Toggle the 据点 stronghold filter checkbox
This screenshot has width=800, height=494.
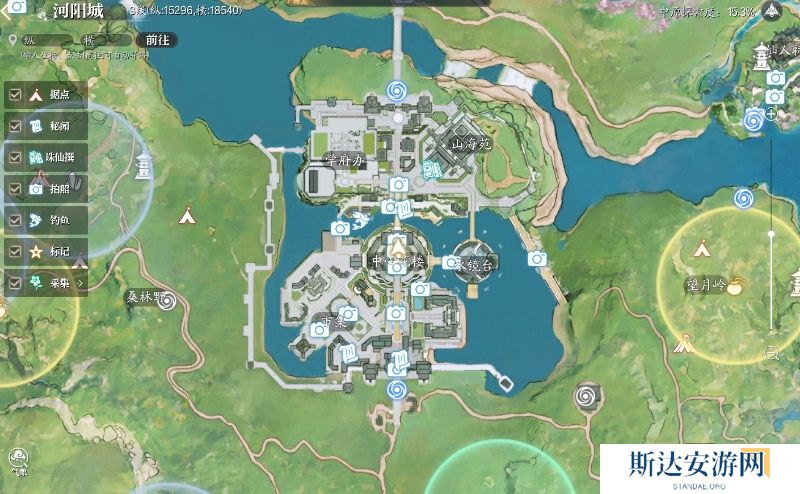point(16,95)
